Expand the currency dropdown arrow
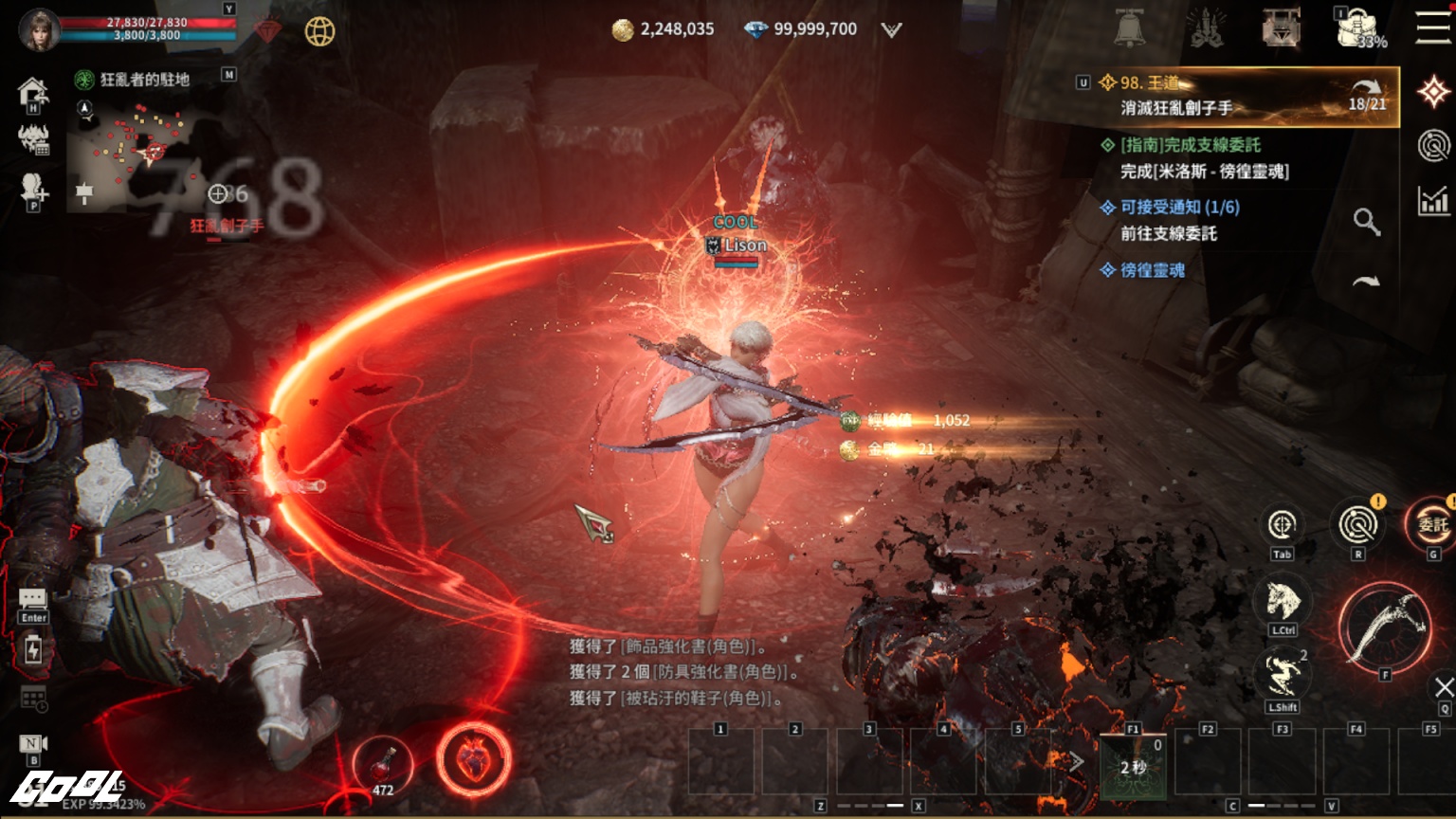1456x819 pixels. [891, 30]
